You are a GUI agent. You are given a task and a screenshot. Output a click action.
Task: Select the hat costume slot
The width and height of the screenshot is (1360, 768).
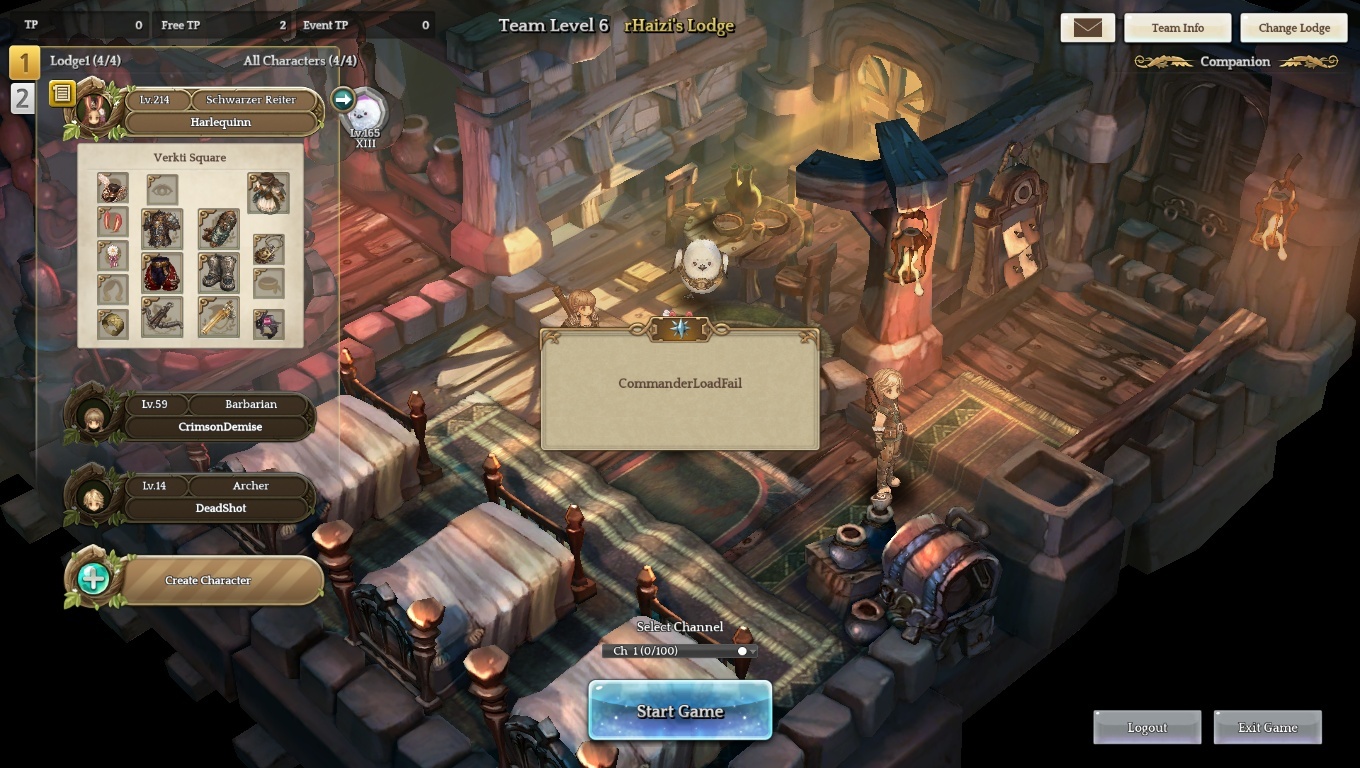click(x=113, y=188)
